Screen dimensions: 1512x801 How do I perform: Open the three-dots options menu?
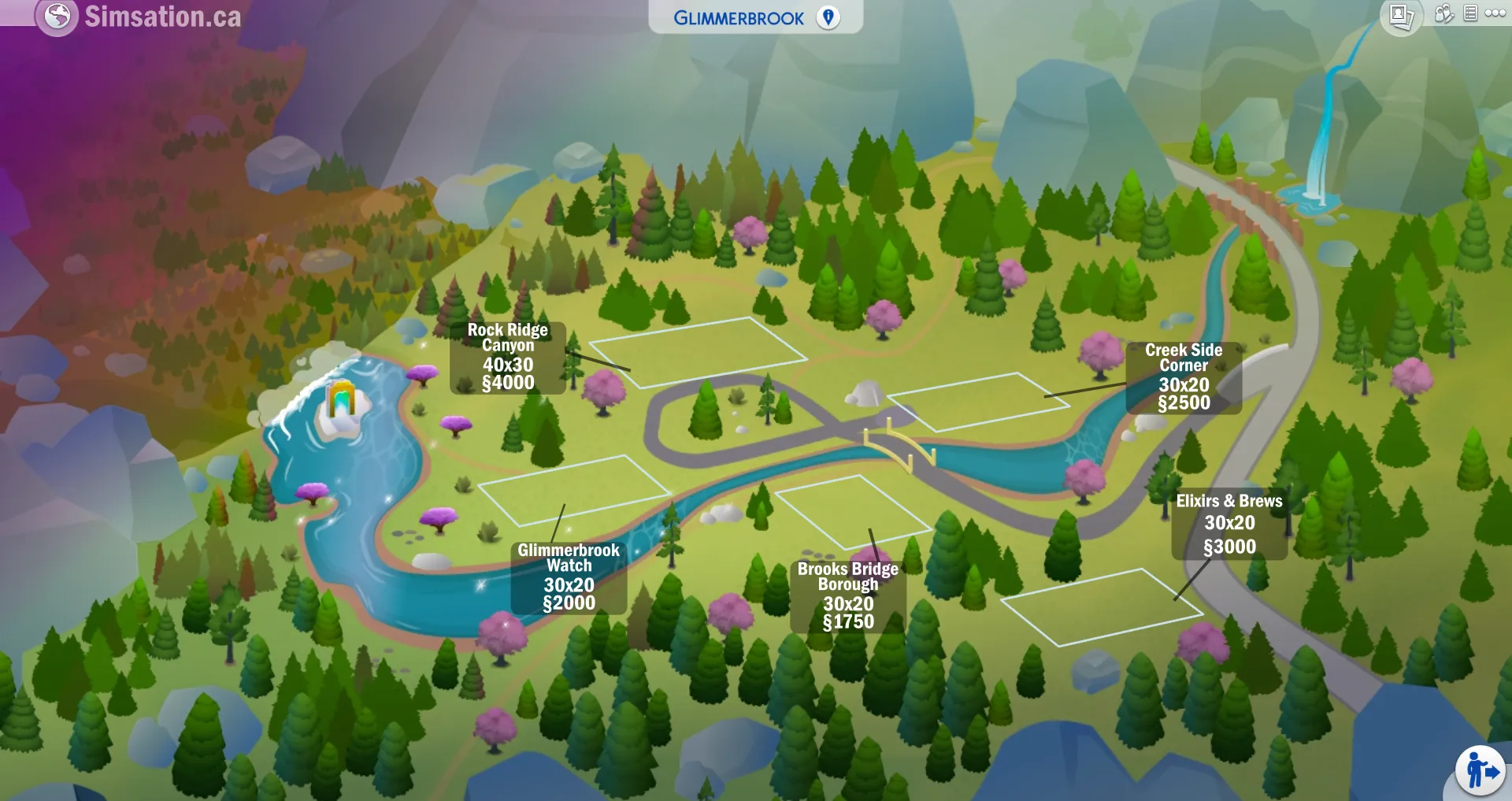pyautogui.click(x=1495, y=13)
